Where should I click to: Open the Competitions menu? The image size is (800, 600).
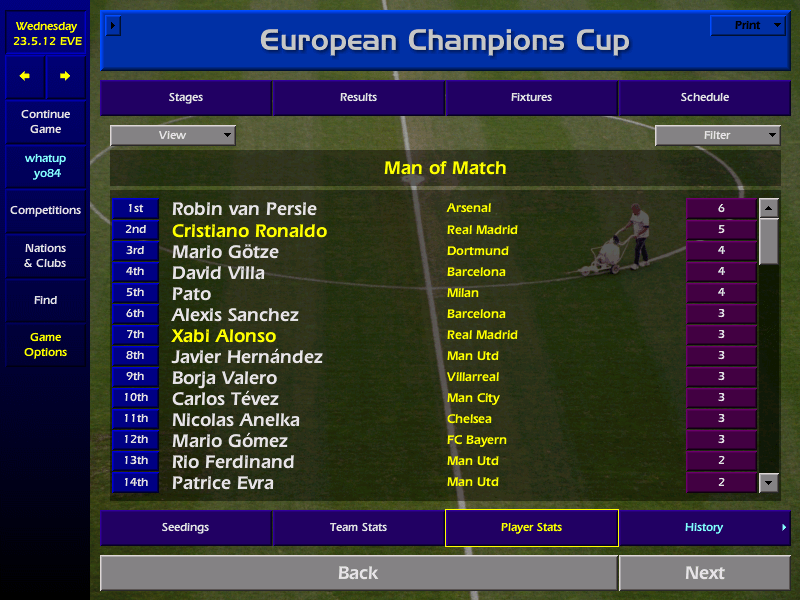point(45,211)
